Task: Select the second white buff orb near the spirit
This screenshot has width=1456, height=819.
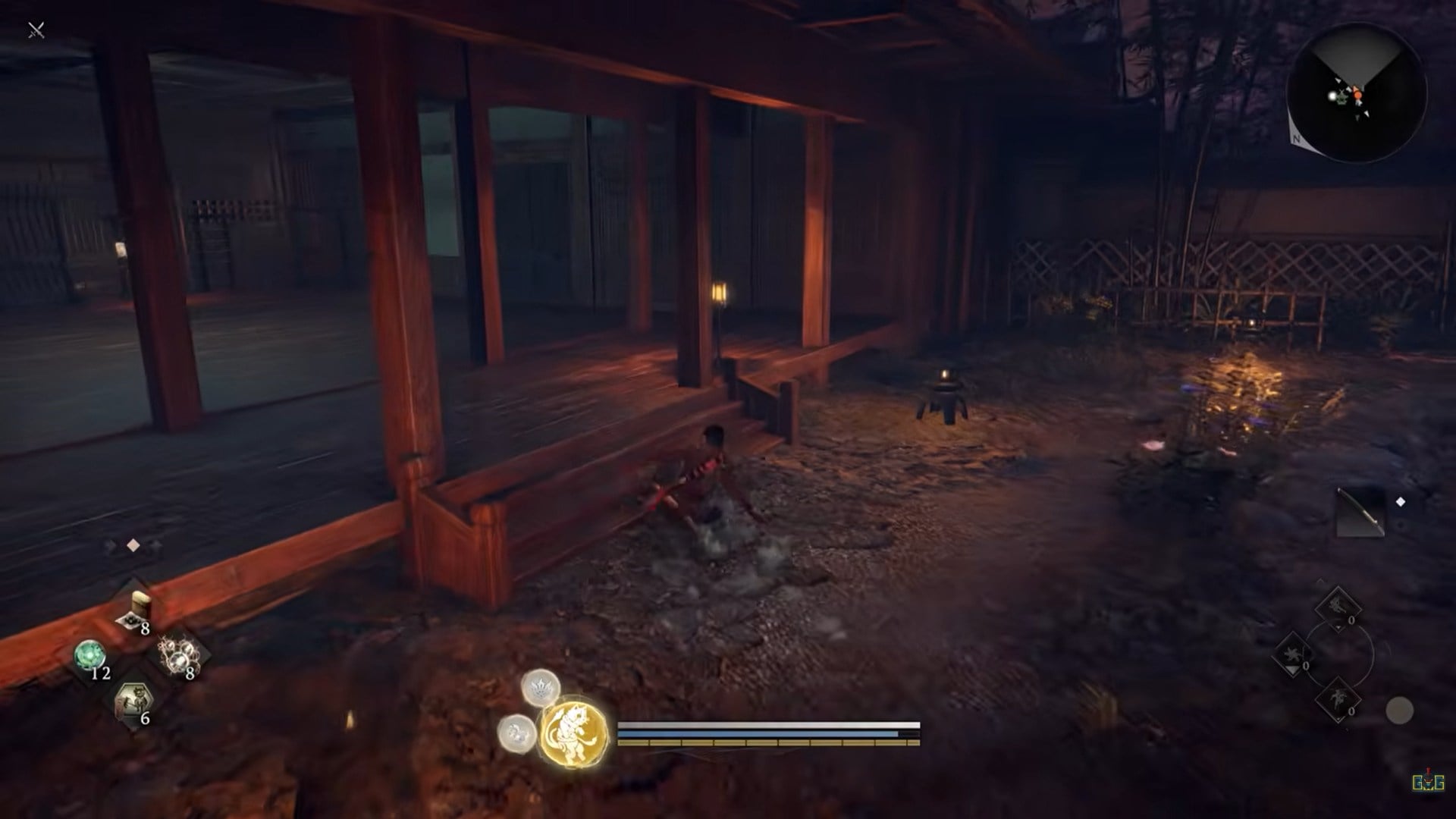Action: click(x=516, y=735)
